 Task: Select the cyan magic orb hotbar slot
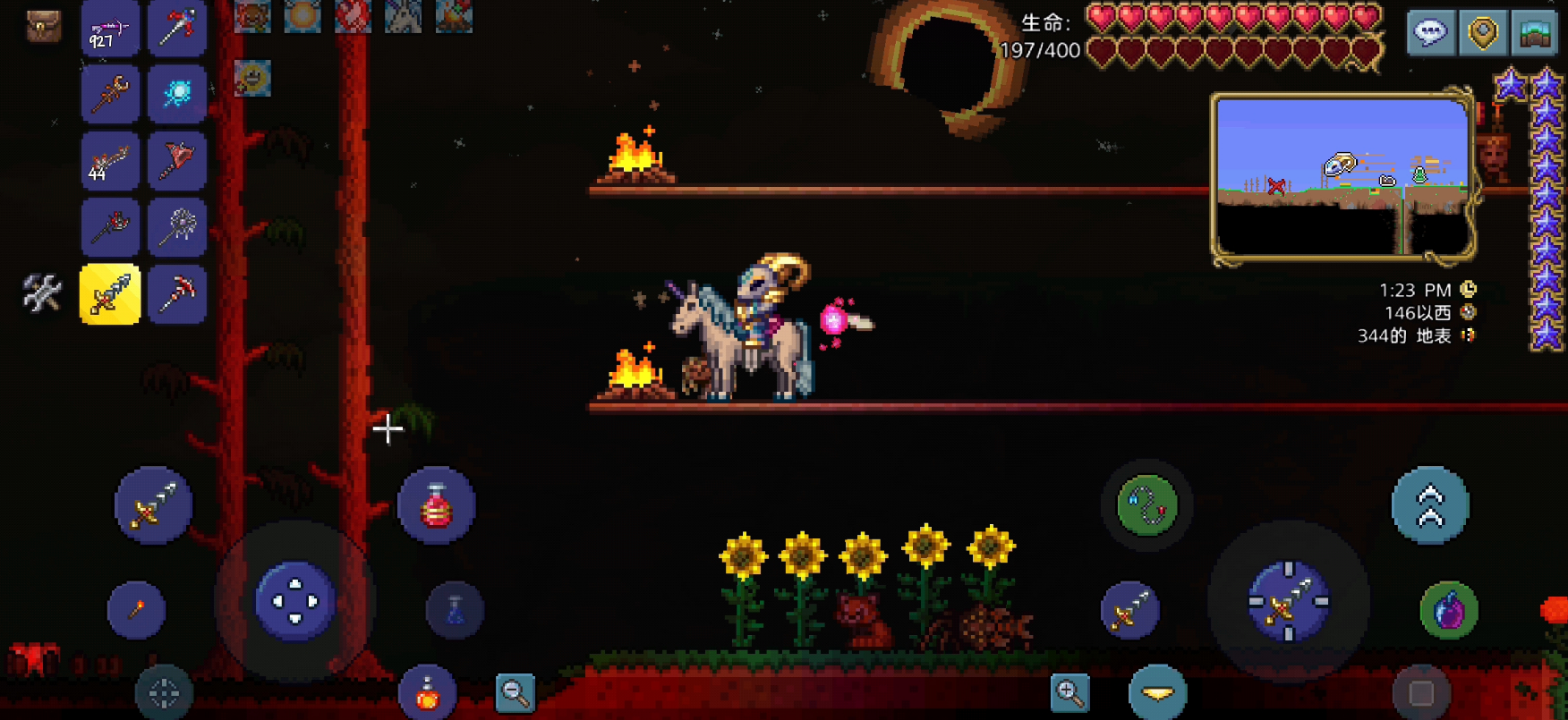(x=177, y=94)
